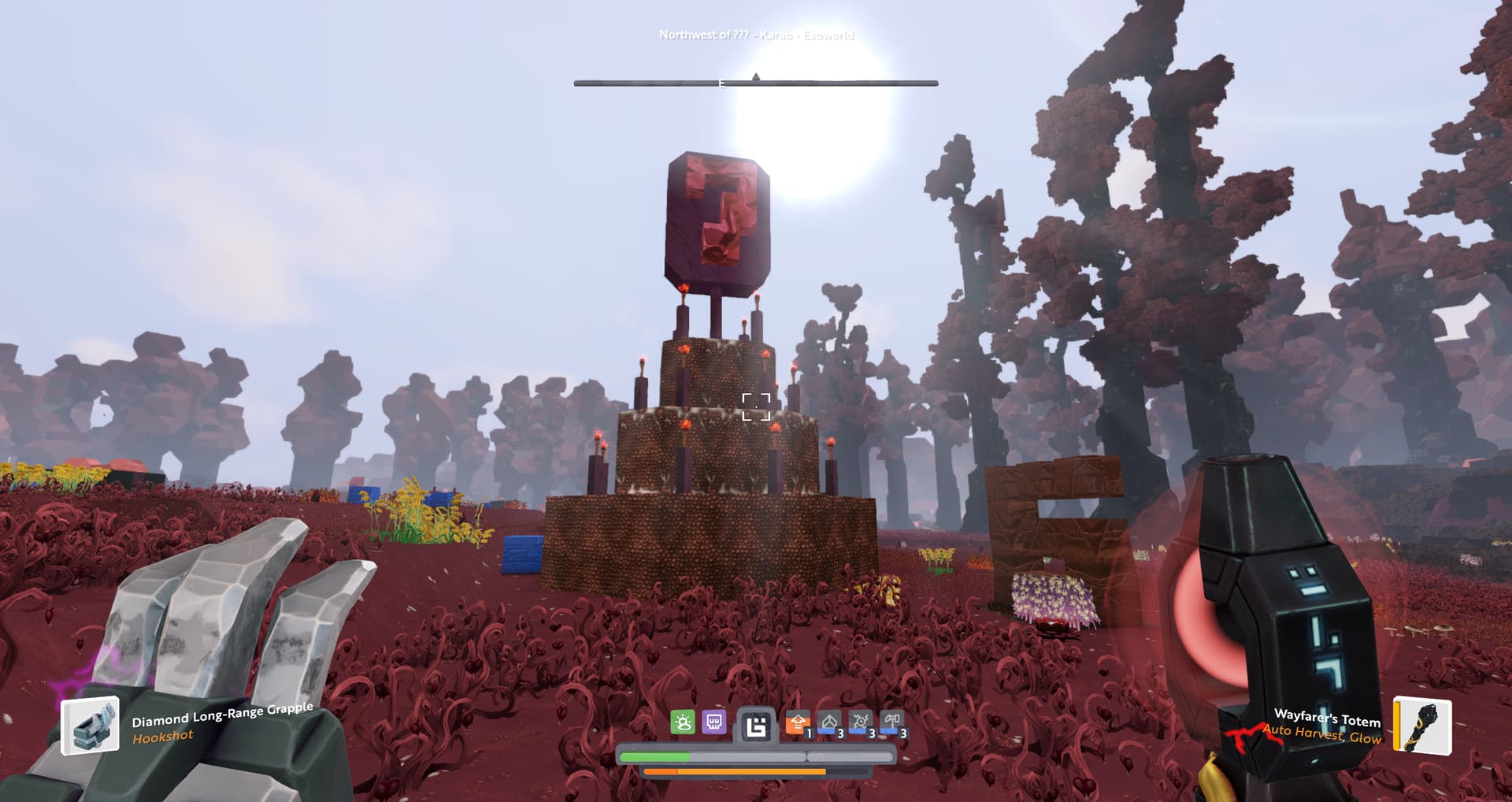This screenshot has height=802, width=1512.
Task: Click the compass bar at the top
Action: (755, 82)
